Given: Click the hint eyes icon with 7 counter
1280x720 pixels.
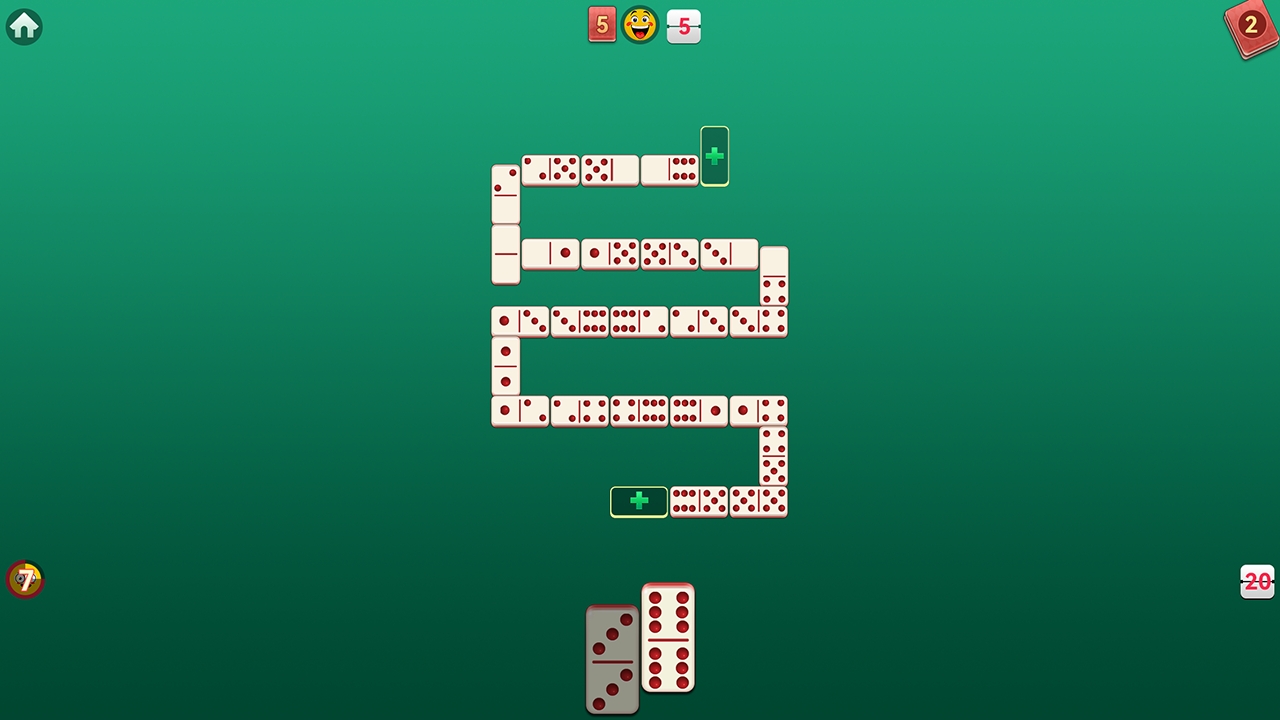Looking at the screenshot, I should 25,579.
